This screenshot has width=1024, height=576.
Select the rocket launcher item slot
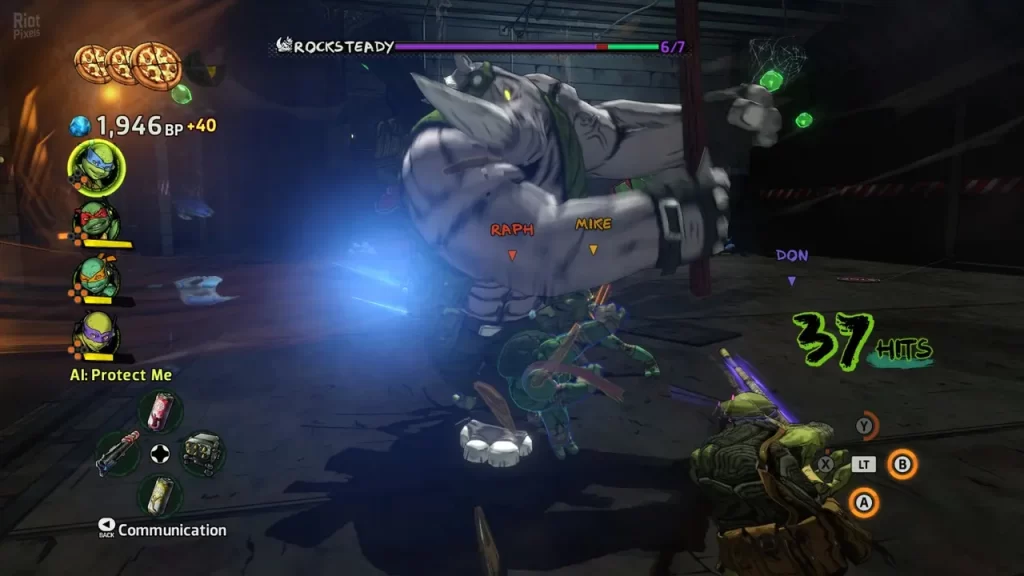coord(116,453)
